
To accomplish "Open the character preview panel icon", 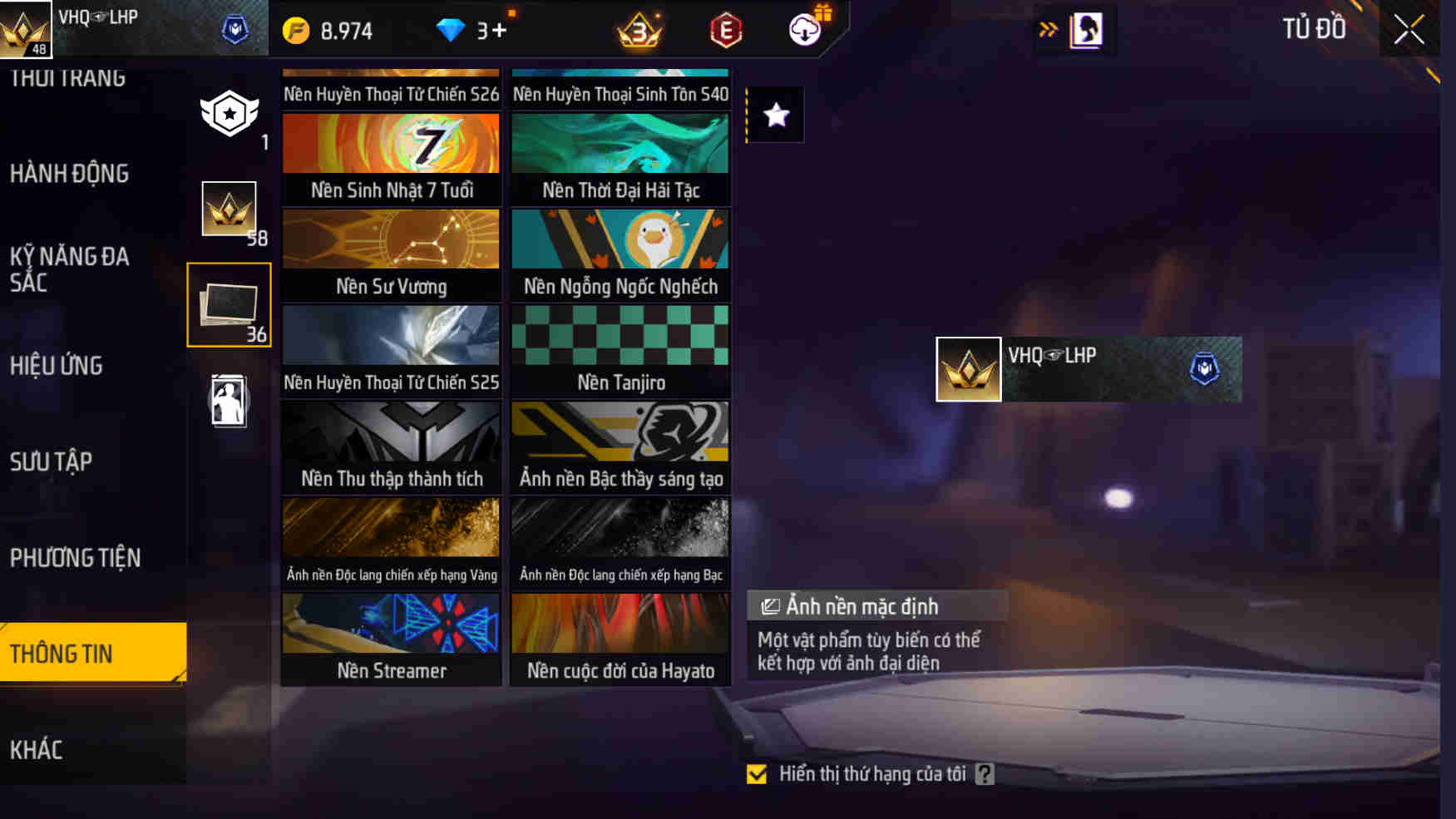I will (x=1085, y=28).
